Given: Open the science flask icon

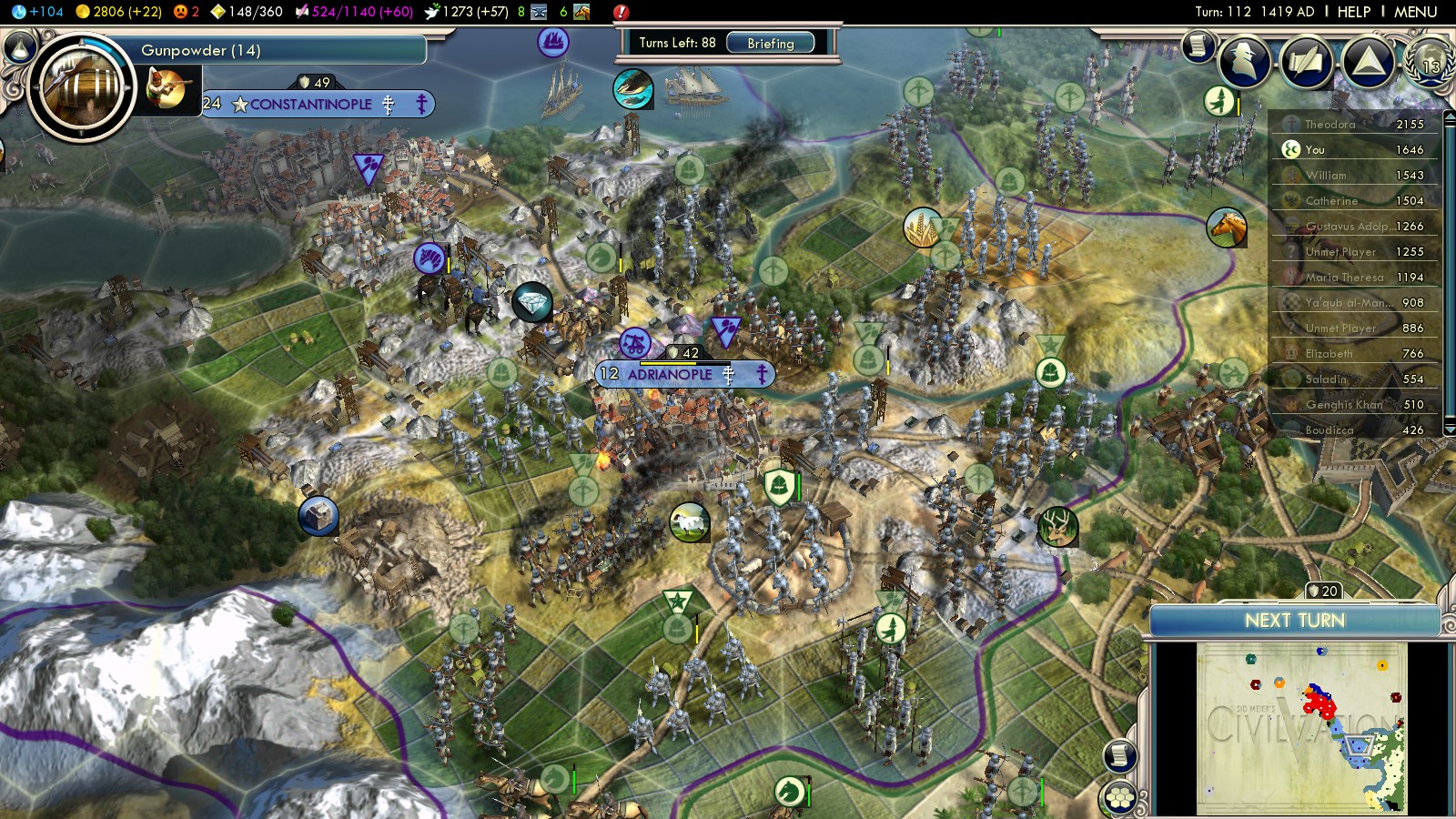Looking at the screenshot, I should click(x=18, y=12).
